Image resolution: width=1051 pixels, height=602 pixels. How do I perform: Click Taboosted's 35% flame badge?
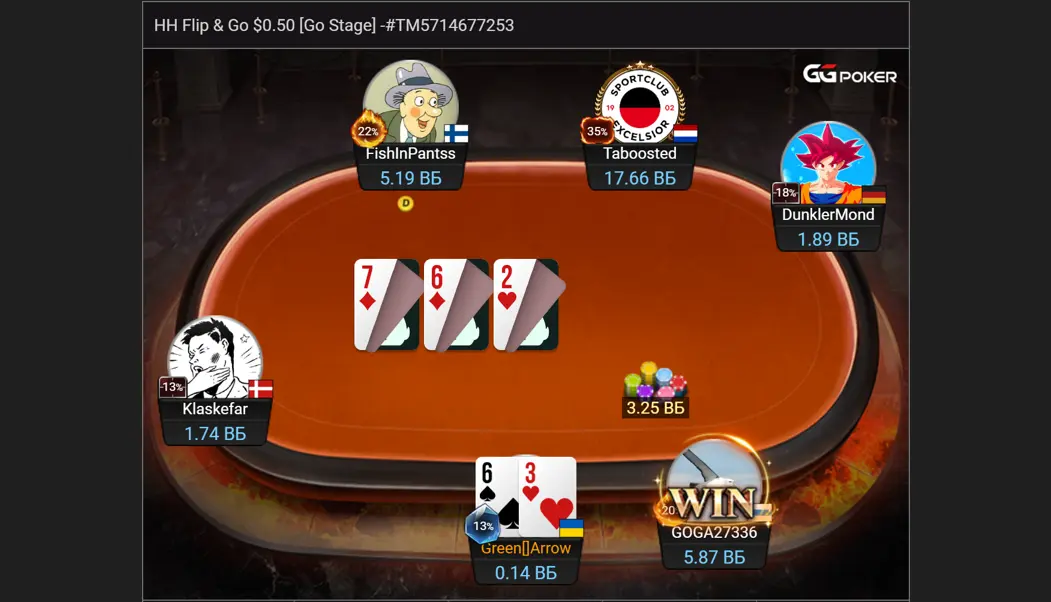point(597,131)
